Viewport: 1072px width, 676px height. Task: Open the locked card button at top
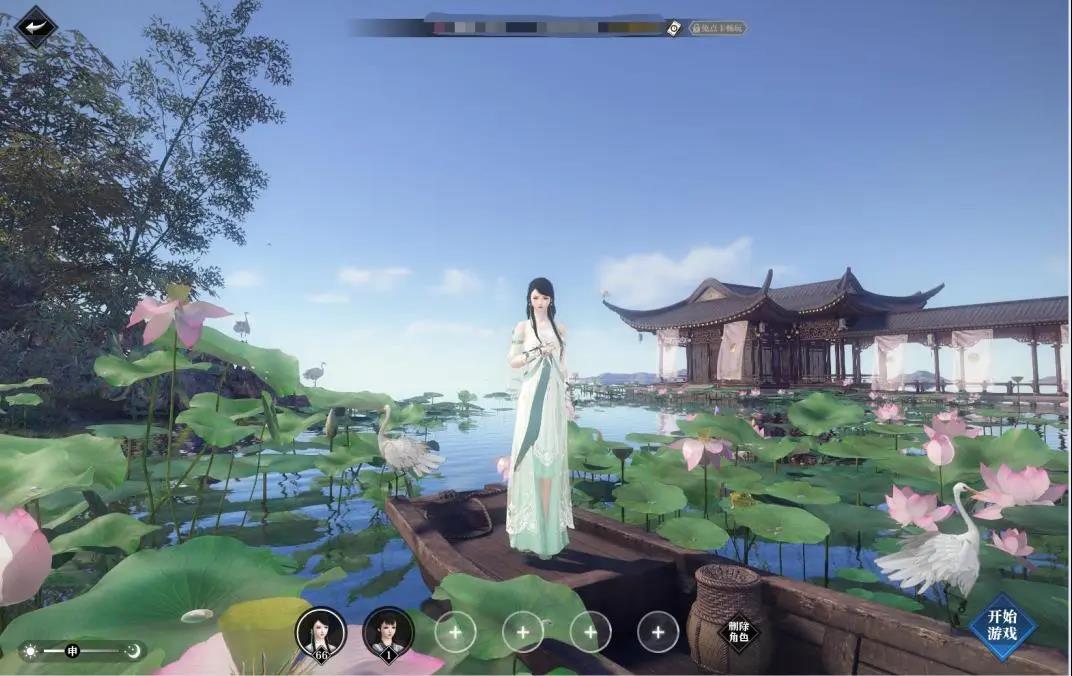pos(717,28)
